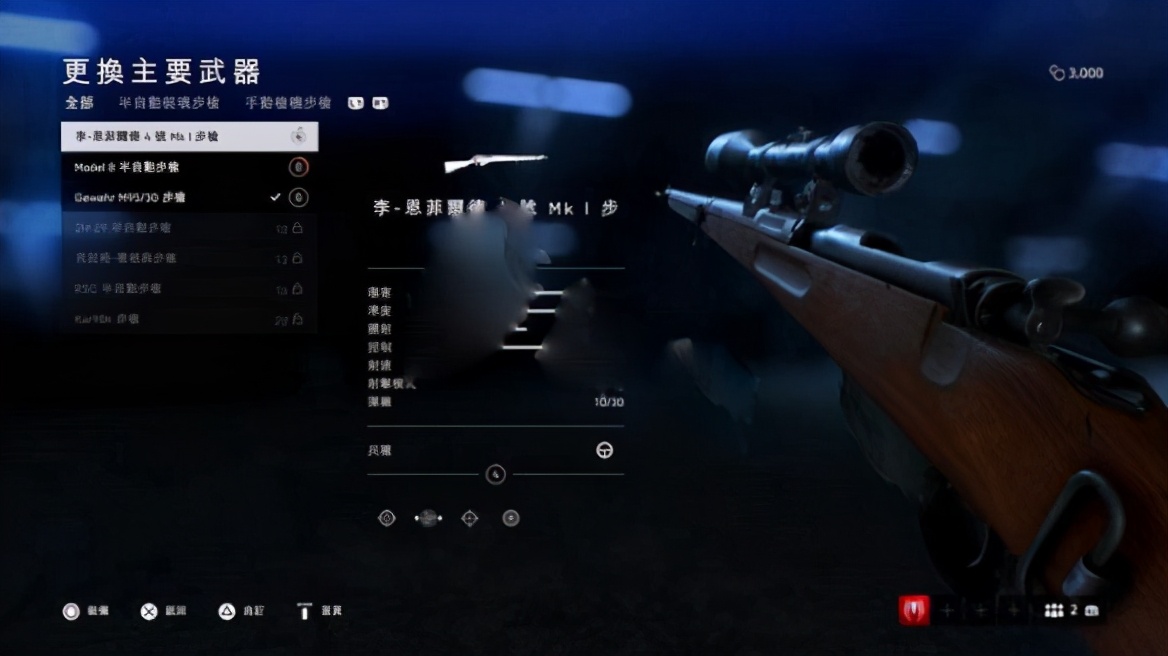Open the steering-wheel icon beside 兵種

tap(604, 451)
